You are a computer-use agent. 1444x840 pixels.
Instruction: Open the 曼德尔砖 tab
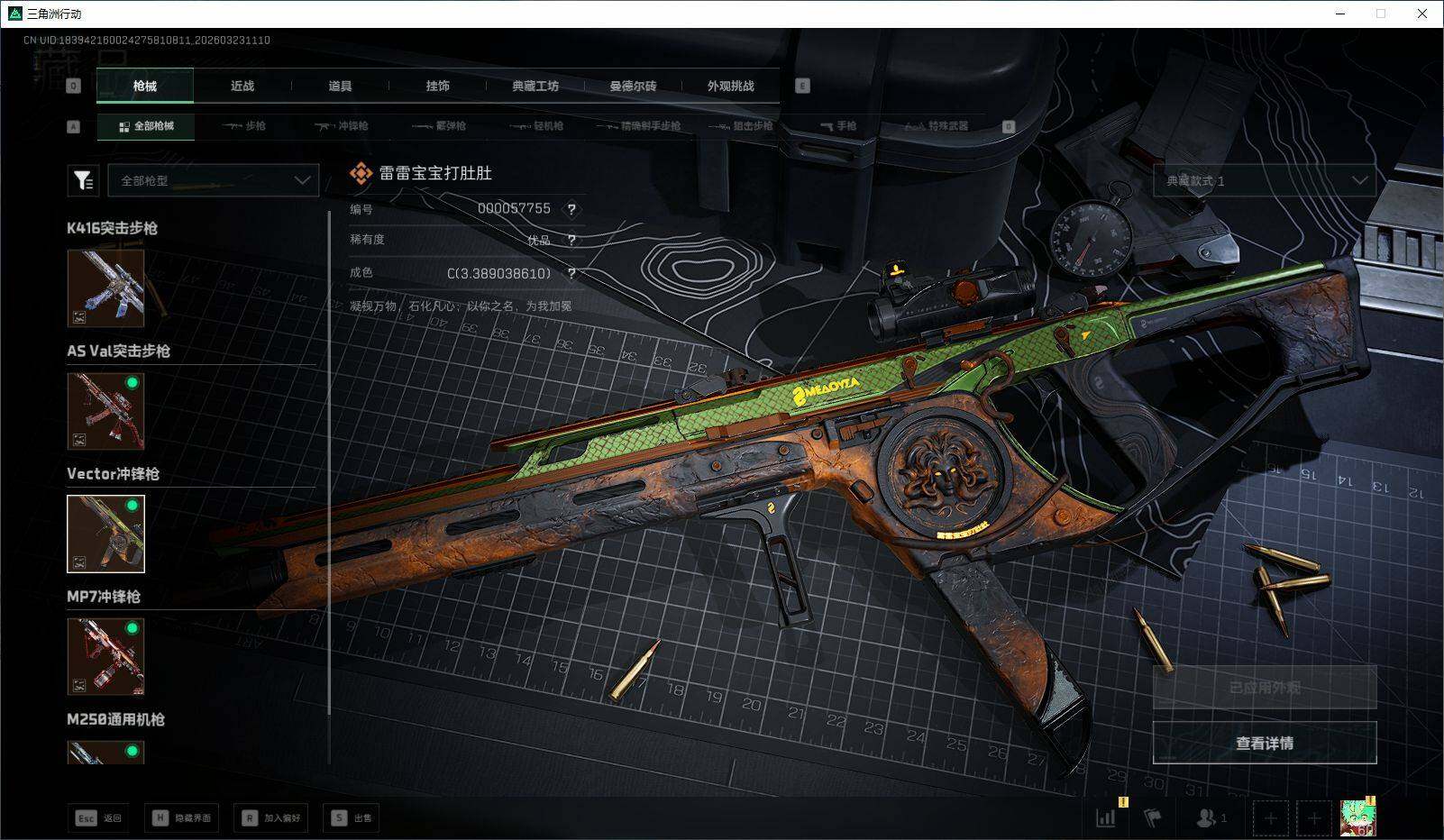(x=633, y=86)
